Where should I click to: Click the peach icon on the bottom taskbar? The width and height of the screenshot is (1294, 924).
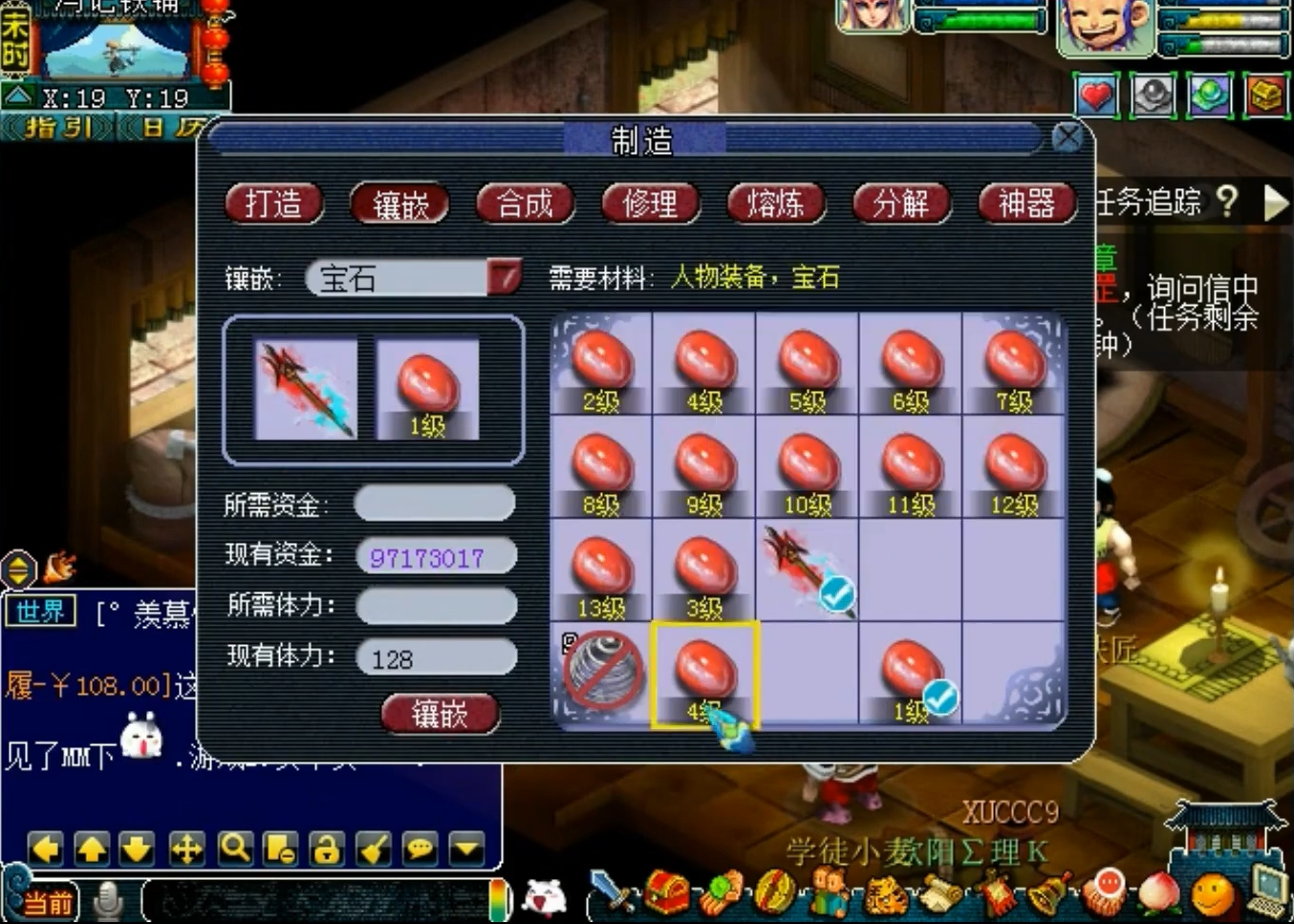(x=1158, y=896)
